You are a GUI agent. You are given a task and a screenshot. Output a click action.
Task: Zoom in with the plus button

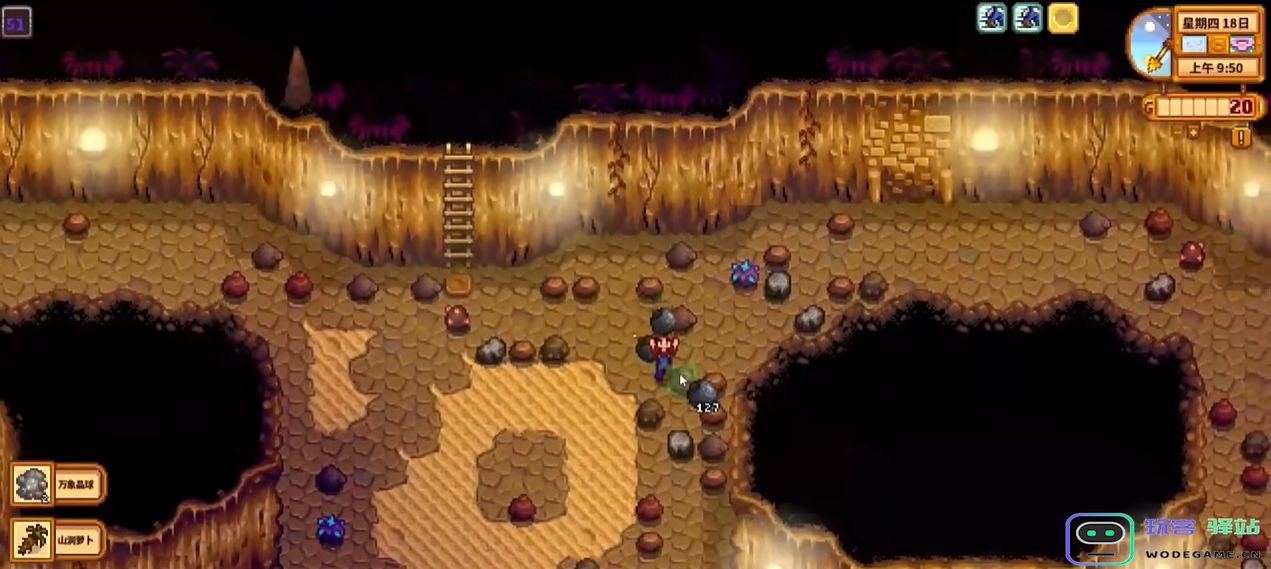pos(1192,131)
